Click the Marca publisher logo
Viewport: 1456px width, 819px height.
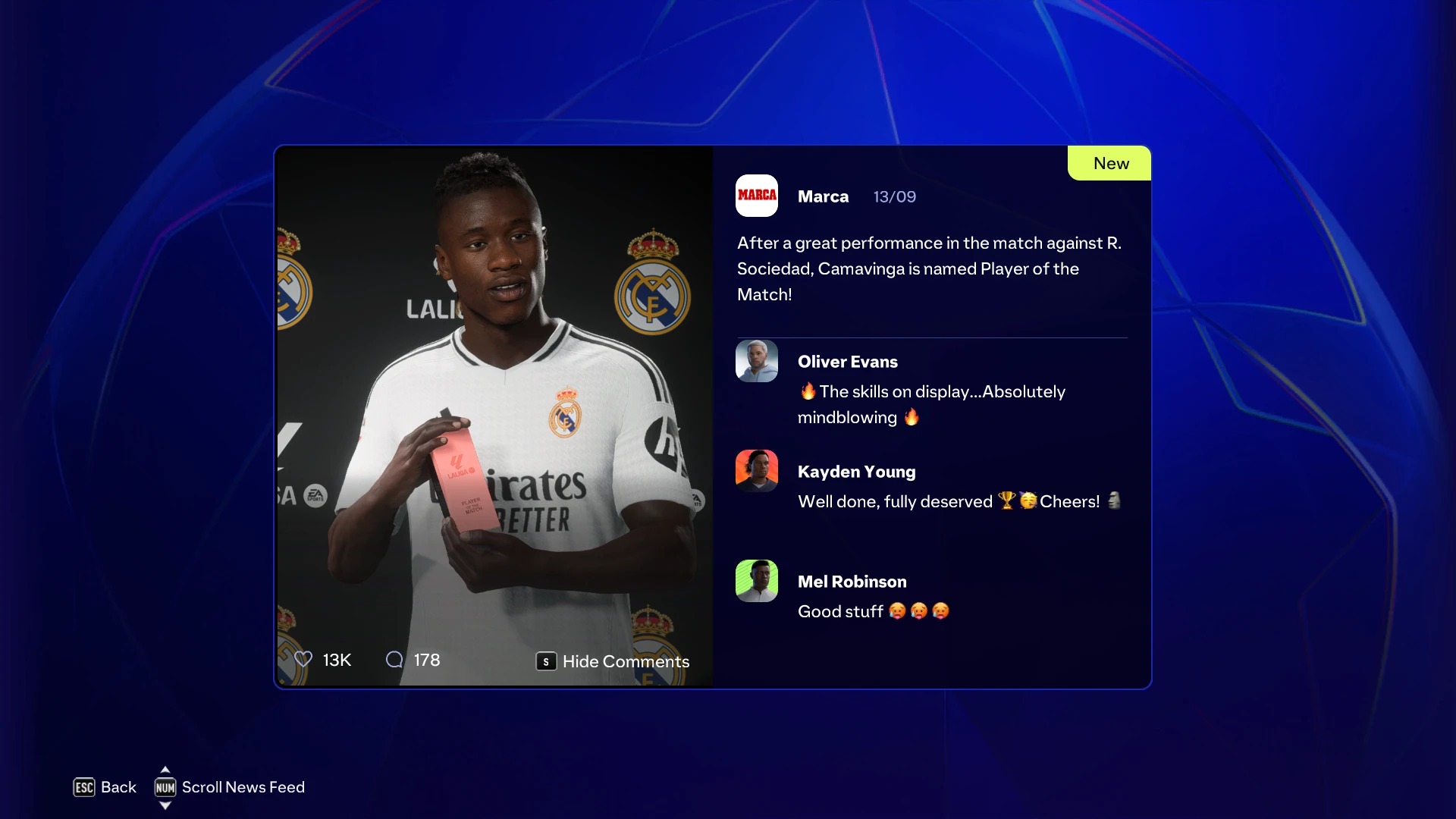click(x=757, y=196)
